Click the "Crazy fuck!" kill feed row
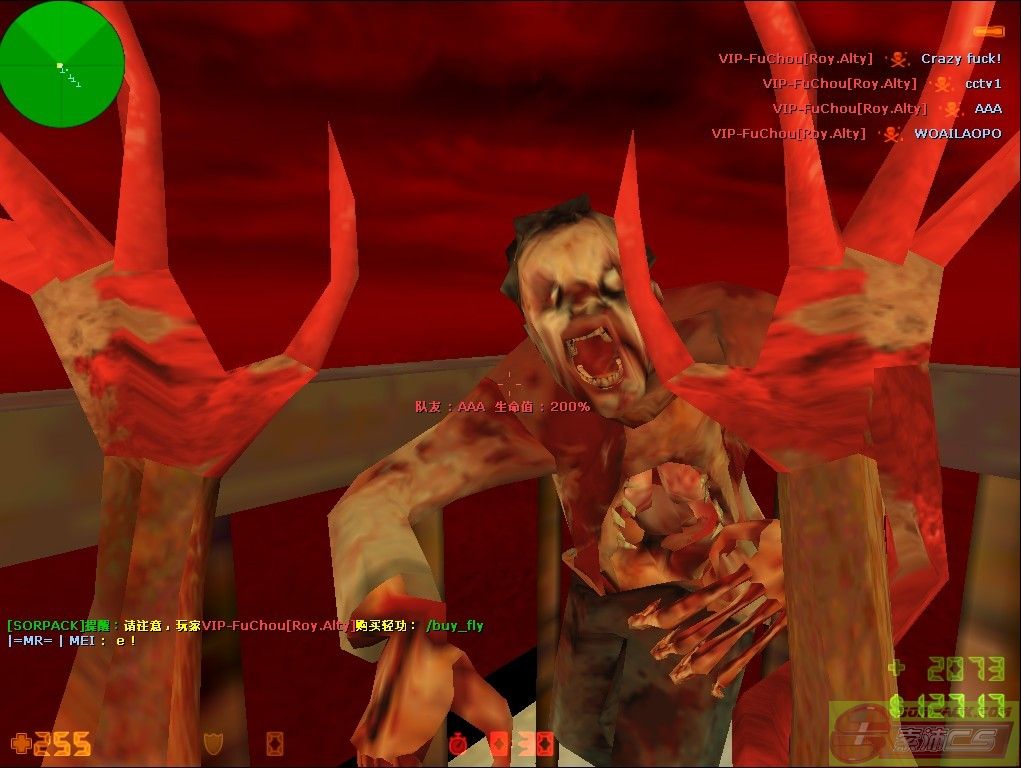Image resolution: width=1021 pixels, height=768 pixels. coord(859,59)
